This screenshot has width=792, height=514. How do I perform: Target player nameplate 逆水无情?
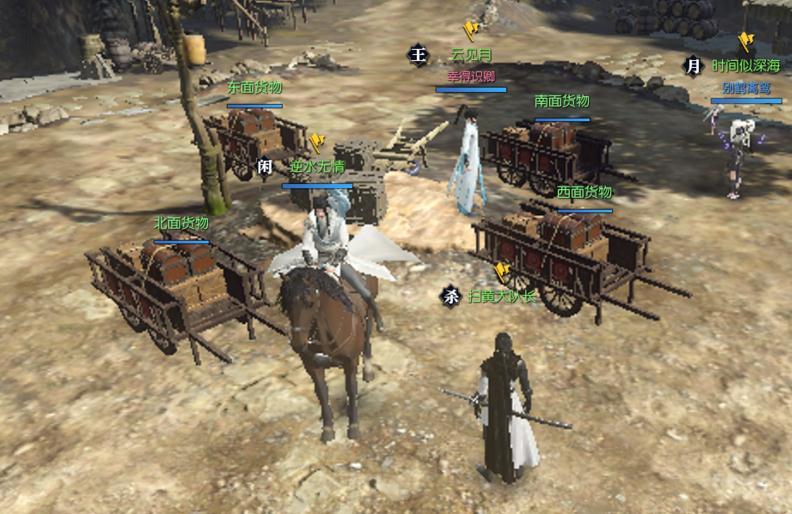pyautogui.click(x=316, y=166)
